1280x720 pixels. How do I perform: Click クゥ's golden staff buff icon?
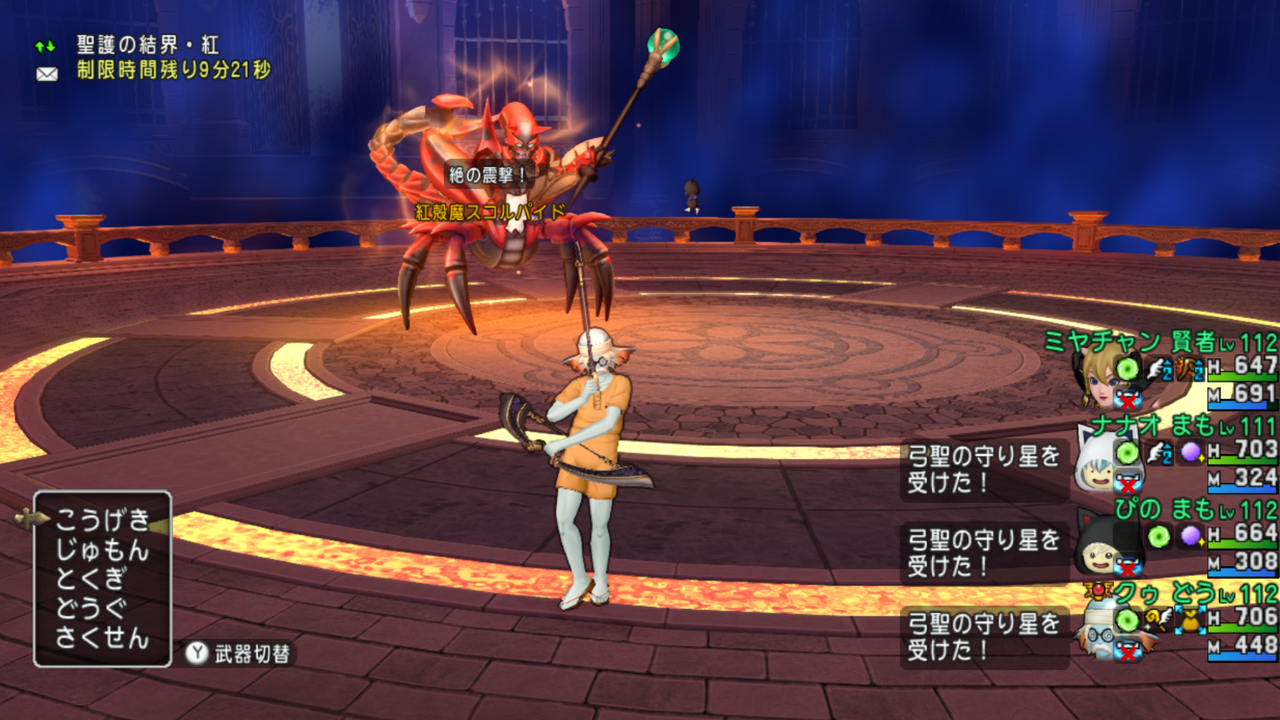(1158, 620)
